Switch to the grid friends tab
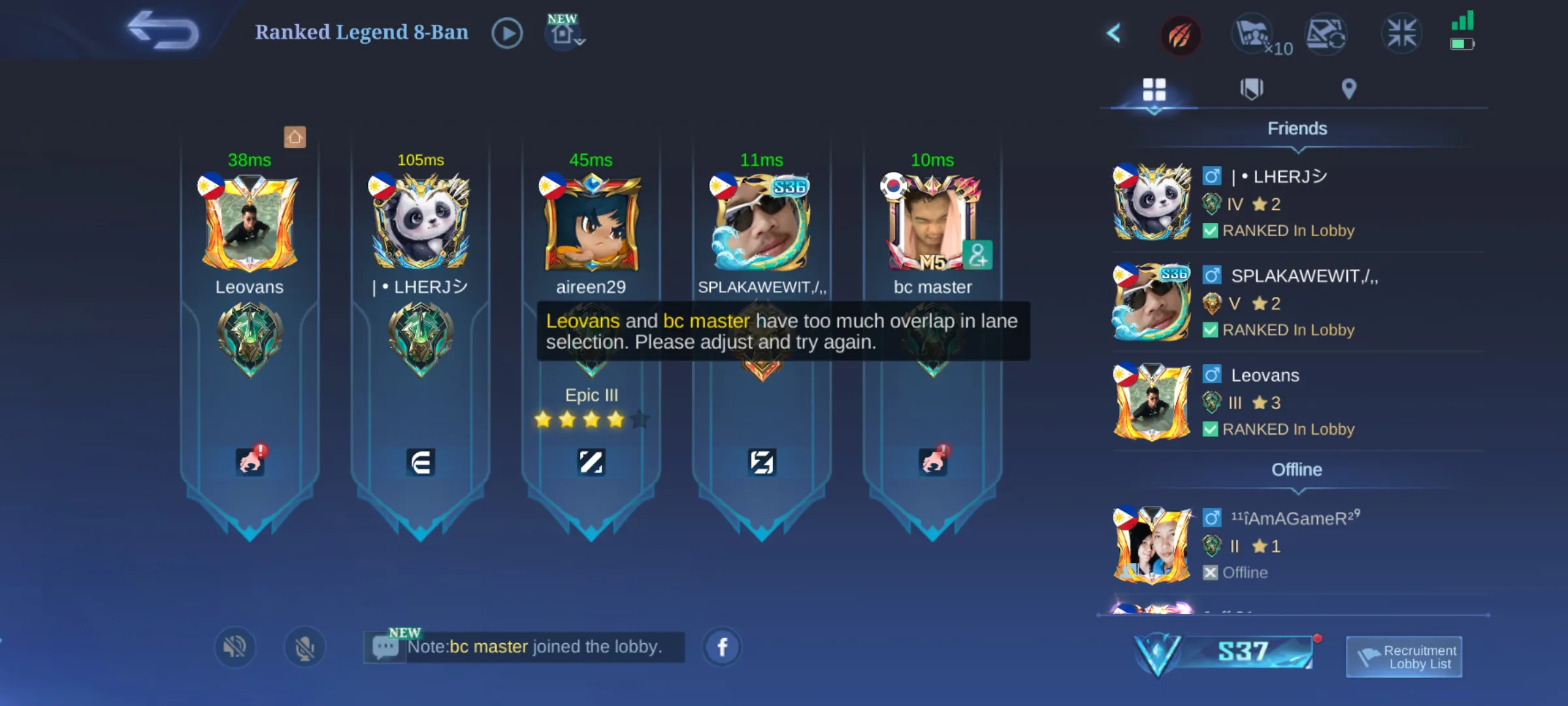The image size is (1568, 706). pyautogui.click(x=1154, y=90)
